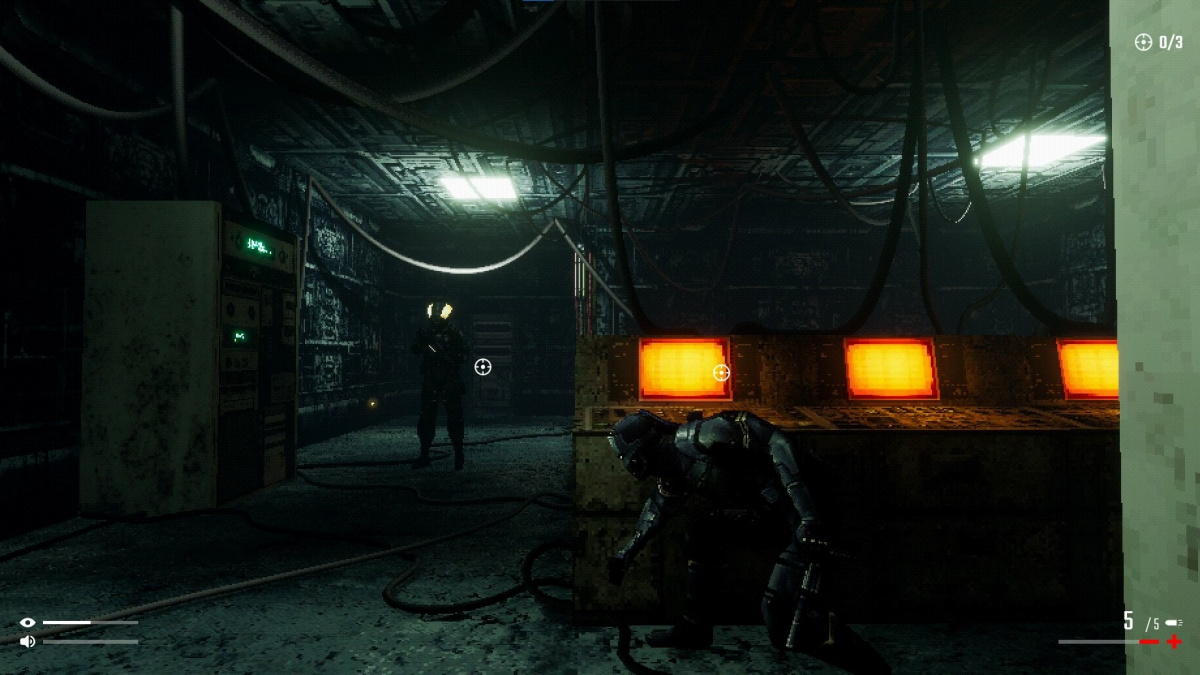Click the target objective counter icon
Viewport: 1200px width, 675px height.
1143,42
